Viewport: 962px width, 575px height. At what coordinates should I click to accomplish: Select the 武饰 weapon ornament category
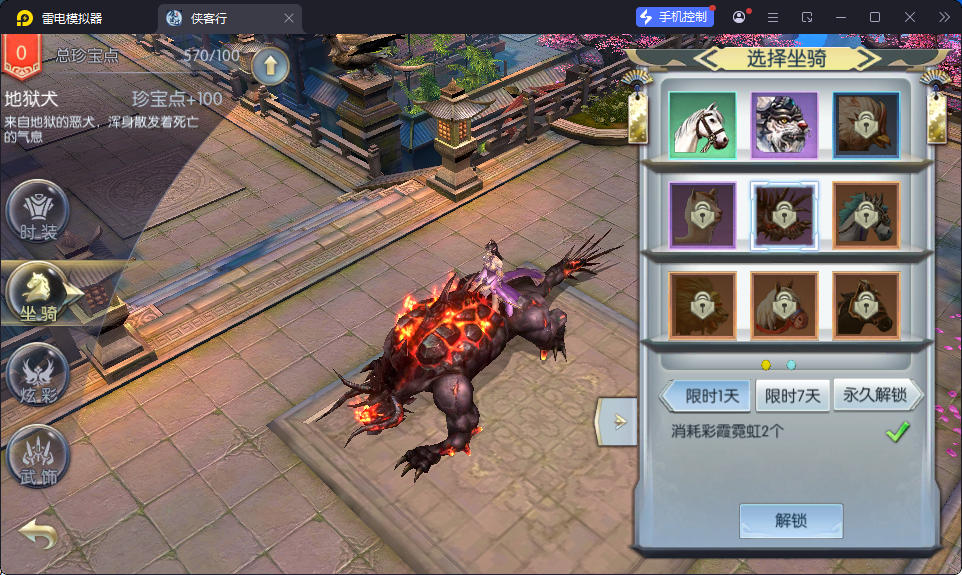pos(38,456)
